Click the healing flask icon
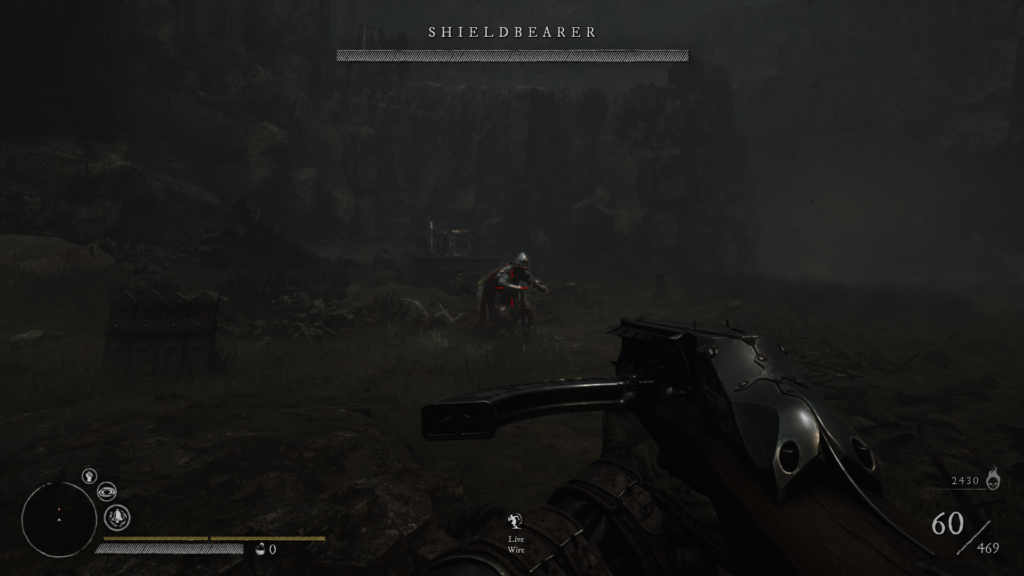This screenshot has height=576, width=1024. pos(261,548)
